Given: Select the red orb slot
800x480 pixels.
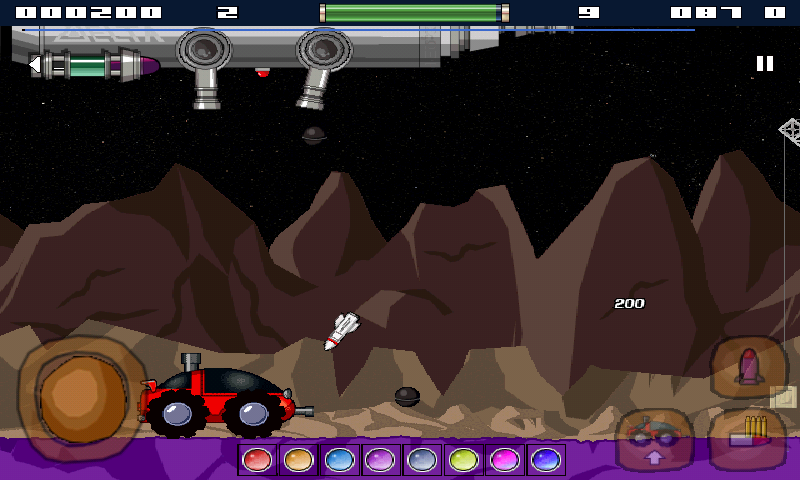Looking at the screenshot, I should click(x=257, y=460).
